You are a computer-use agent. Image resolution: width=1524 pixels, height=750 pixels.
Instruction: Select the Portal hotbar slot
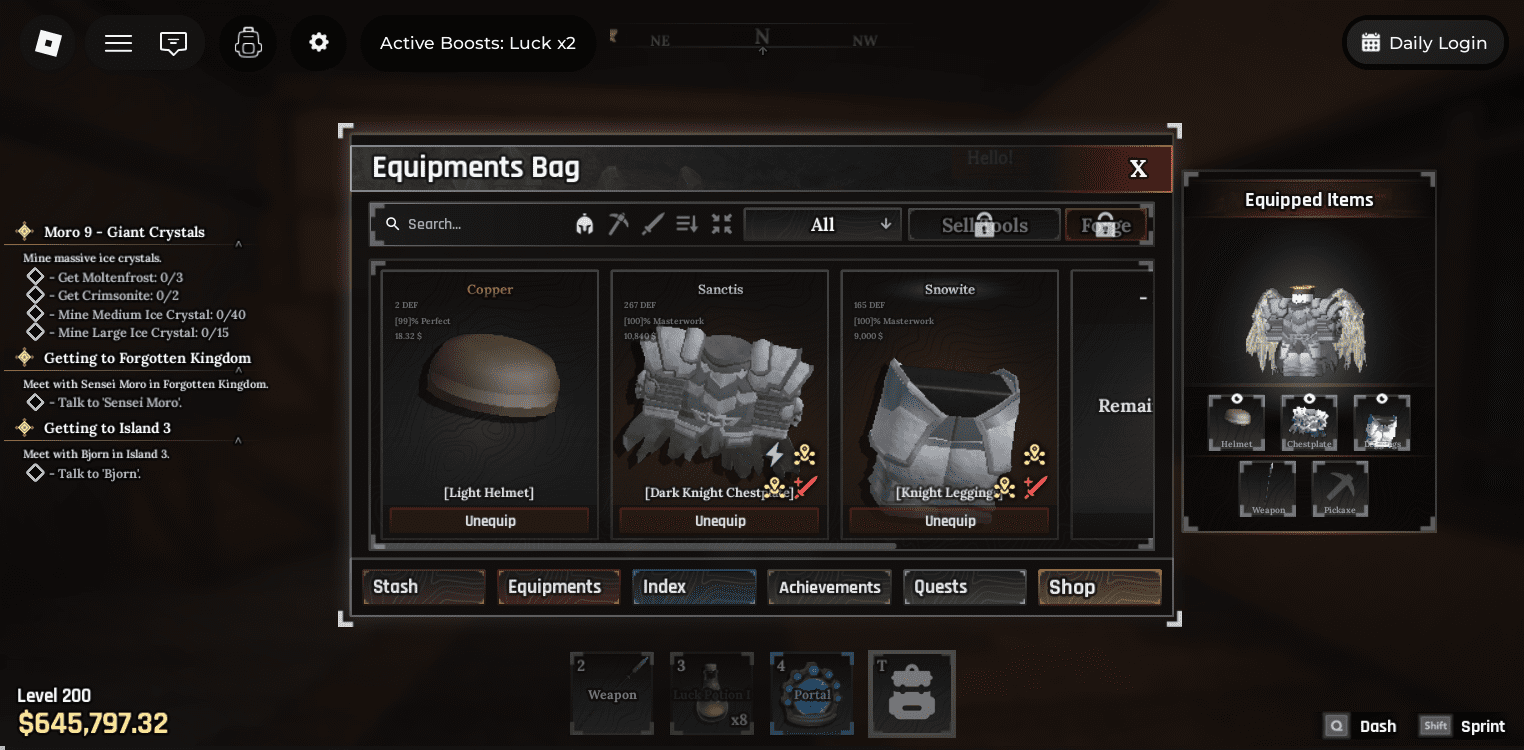(x=812, y=693)
